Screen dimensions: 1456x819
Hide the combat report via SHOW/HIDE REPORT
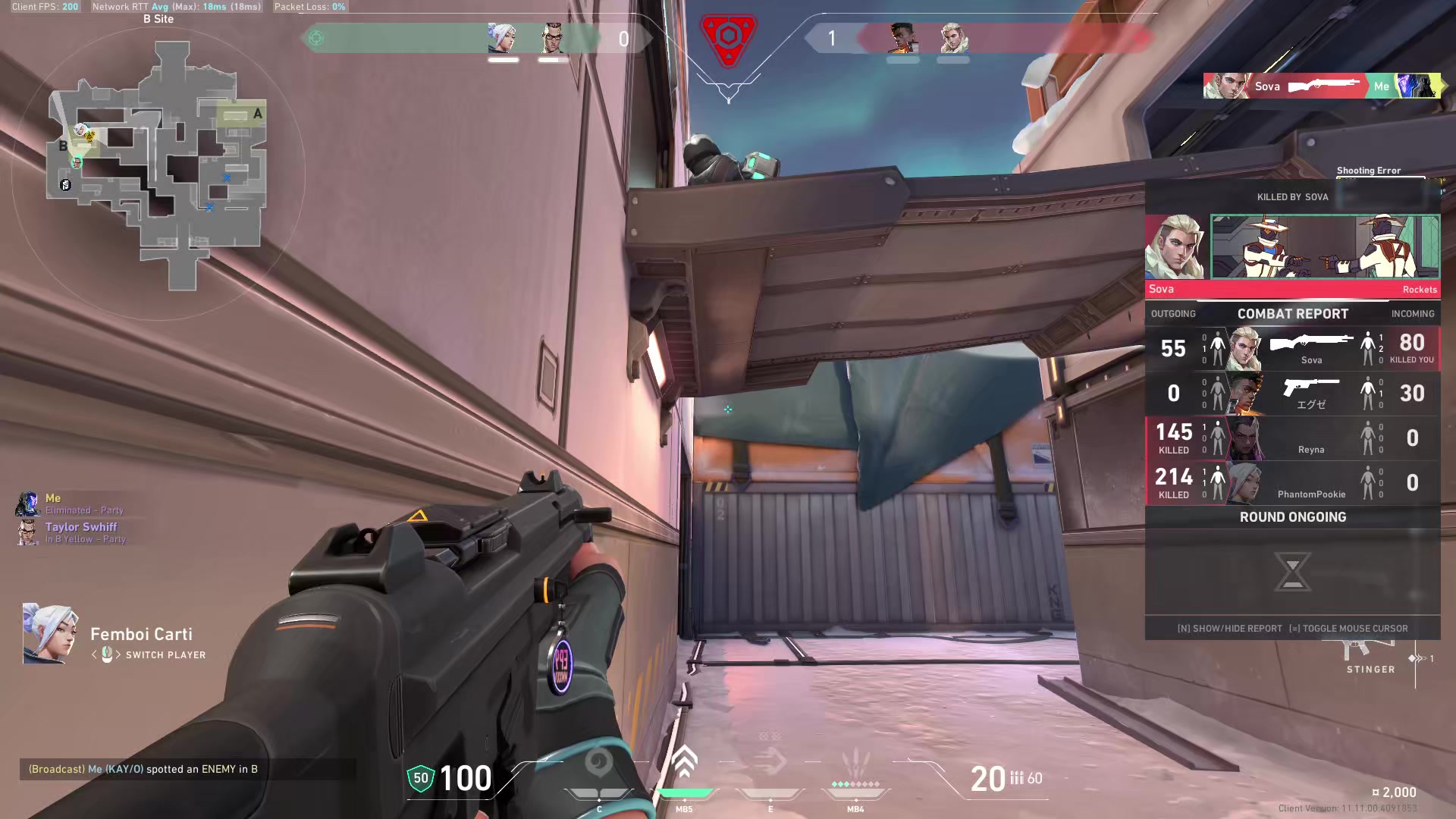(x=1228, y=629)
